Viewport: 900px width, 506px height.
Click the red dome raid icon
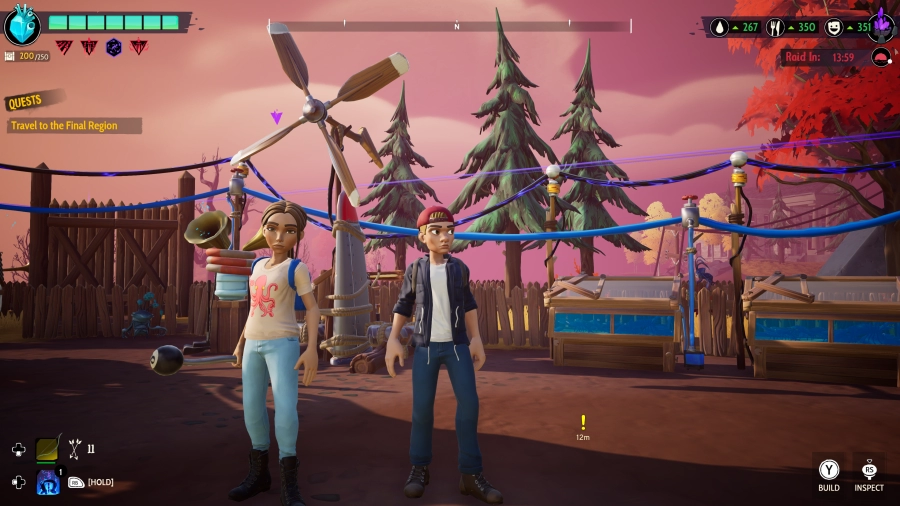tap(880, 57)
